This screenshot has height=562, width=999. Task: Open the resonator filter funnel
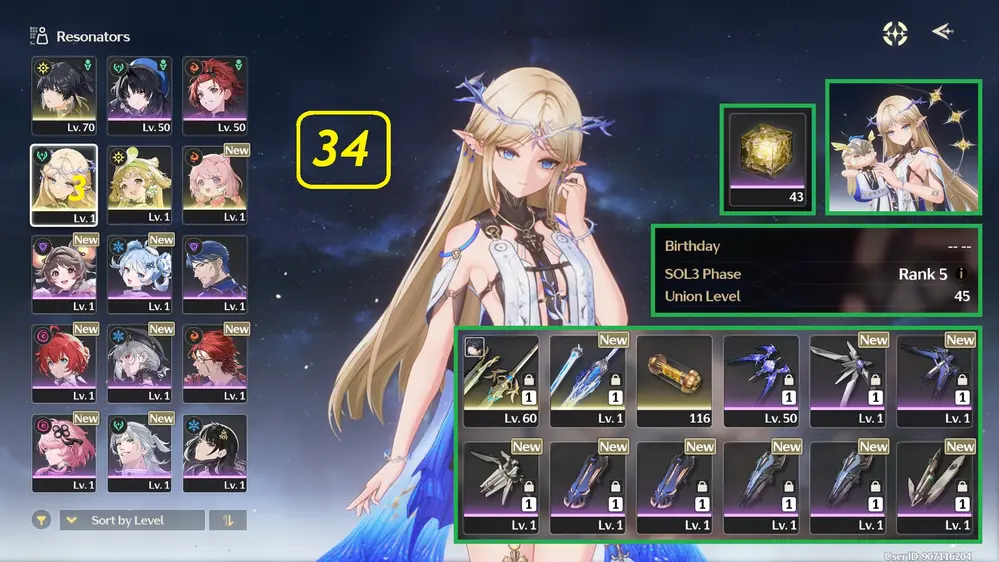41,520
